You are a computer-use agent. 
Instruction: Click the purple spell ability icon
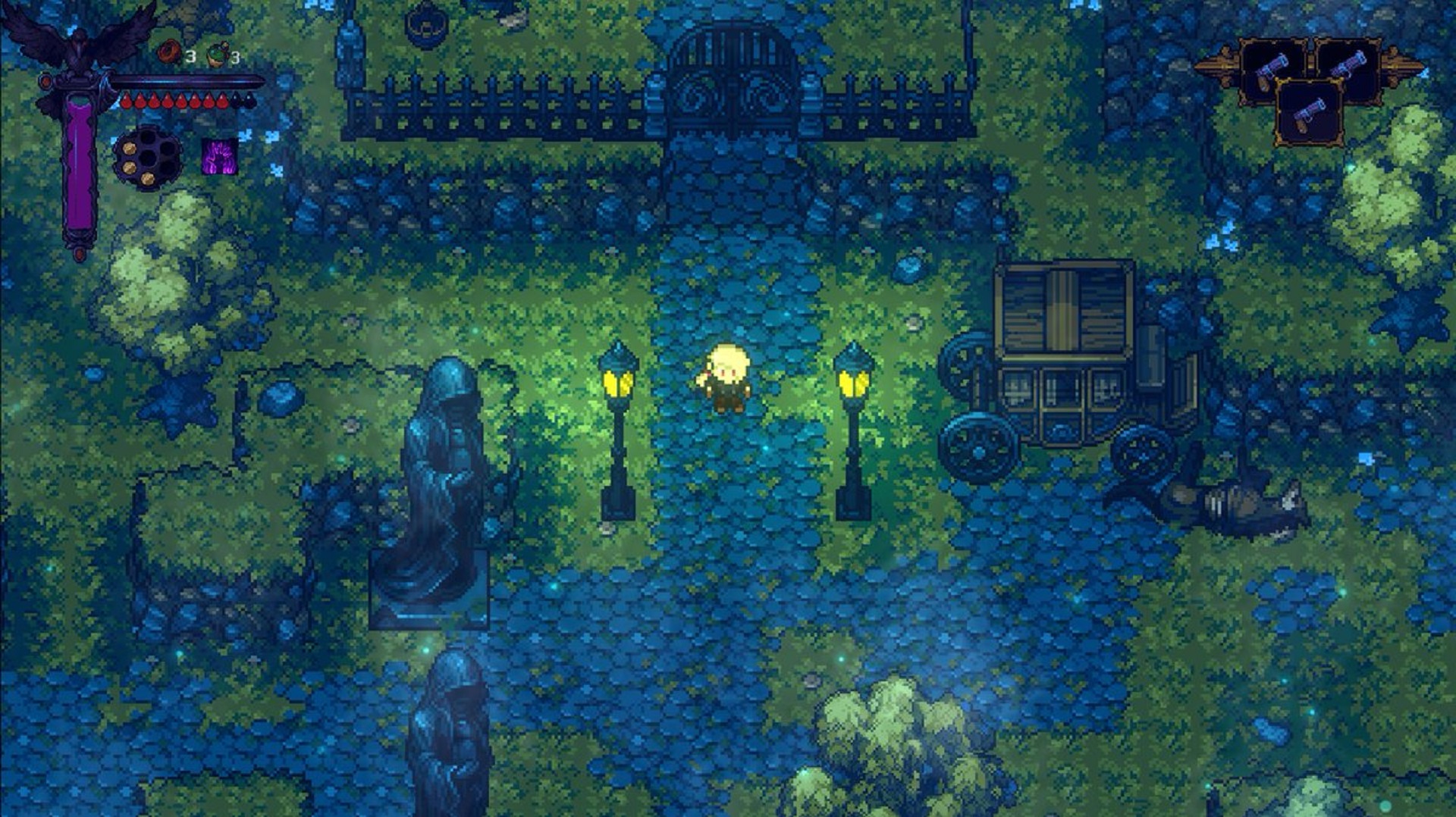tap(218, 157)
